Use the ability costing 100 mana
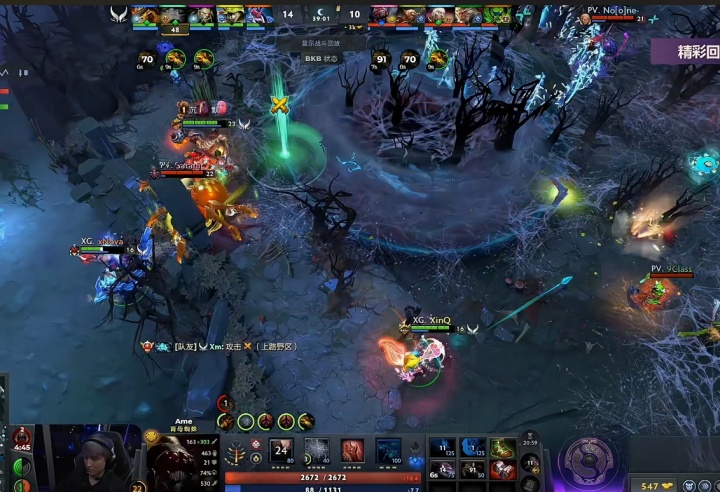 tap(388, 451)
